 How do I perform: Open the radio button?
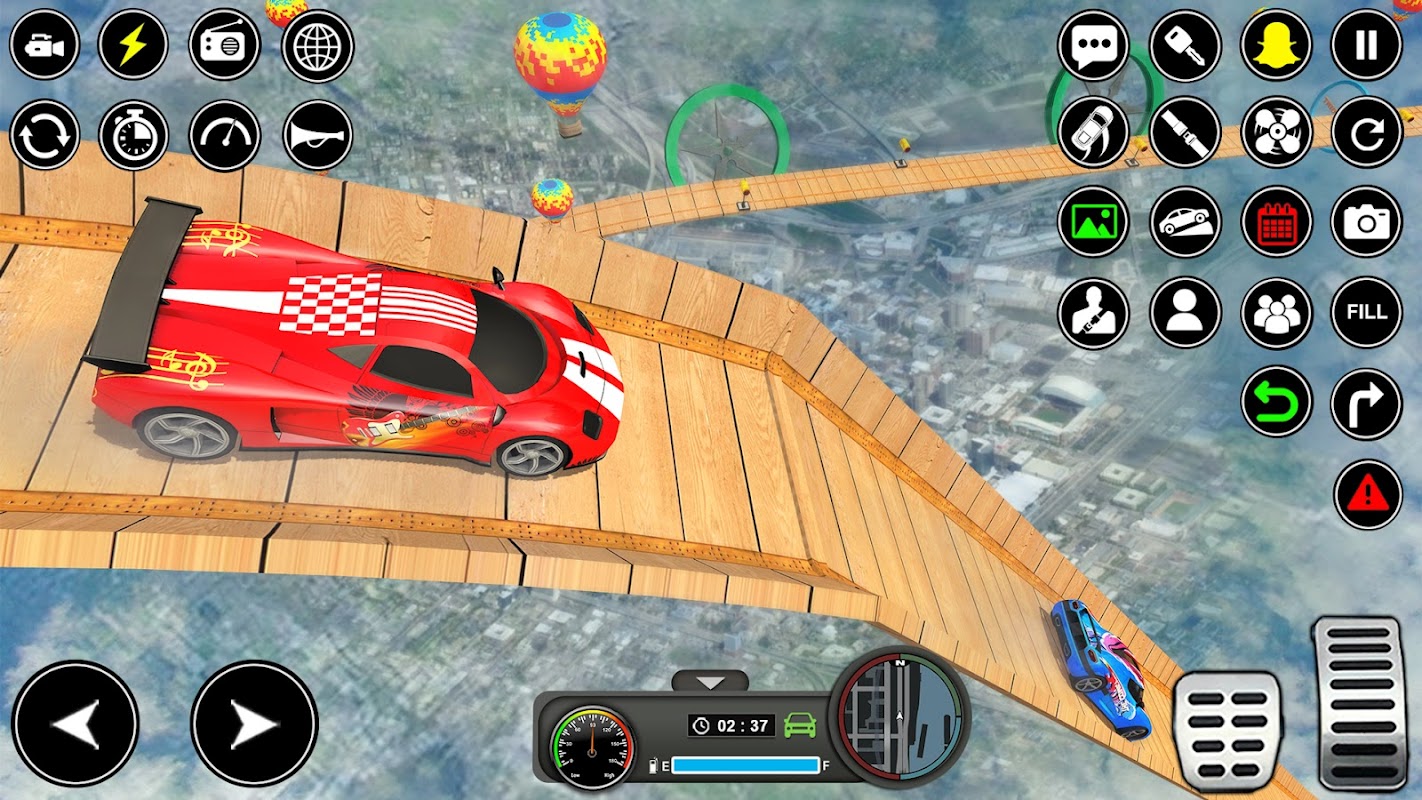224,46
